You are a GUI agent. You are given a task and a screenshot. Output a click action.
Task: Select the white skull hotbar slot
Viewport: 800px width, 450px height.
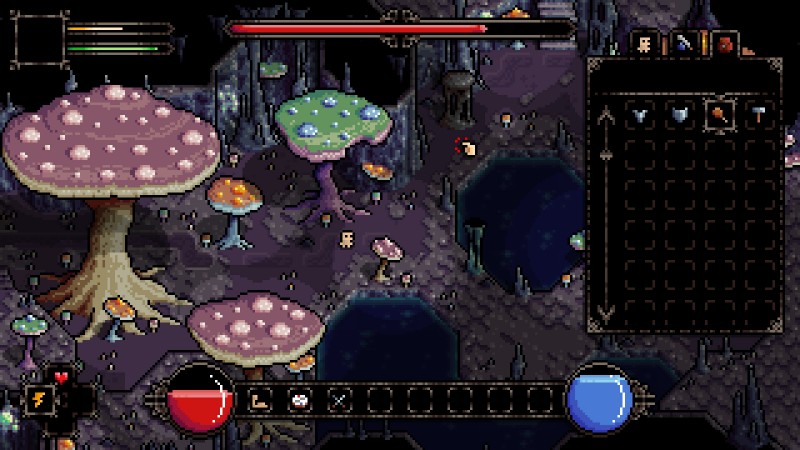click(299, 401)
